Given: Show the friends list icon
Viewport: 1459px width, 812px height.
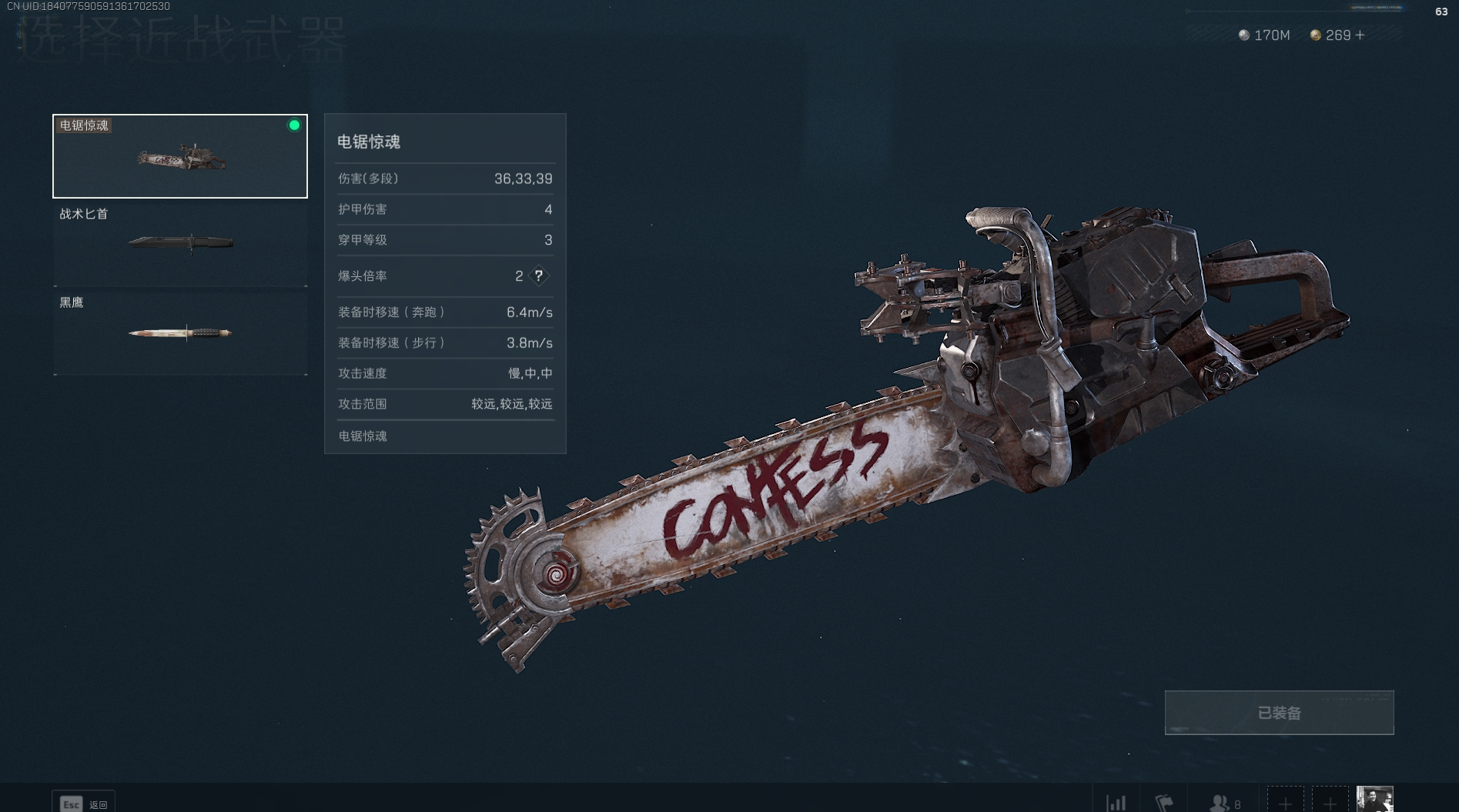Looking at the screenshot, I should 1220,803.
